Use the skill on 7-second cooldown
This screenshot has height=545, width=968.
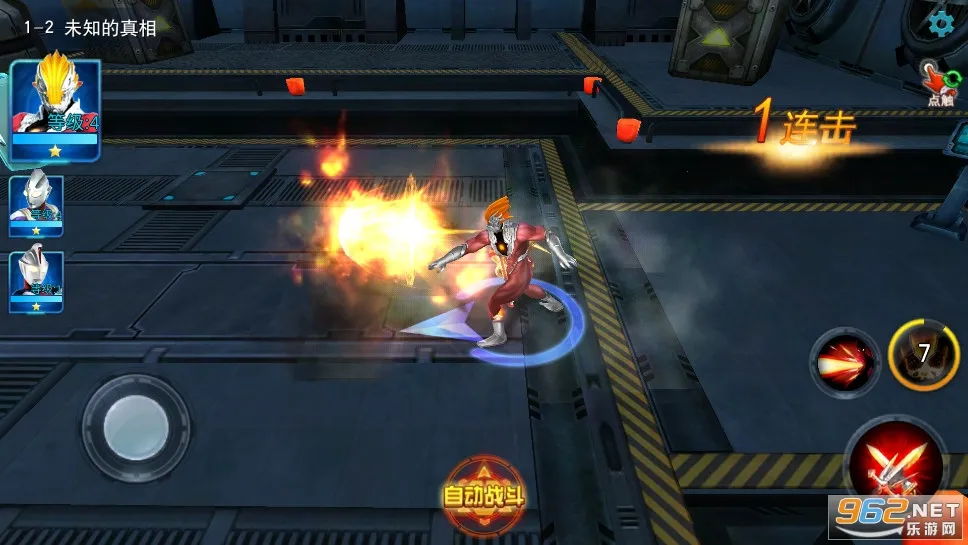point(923,354)
